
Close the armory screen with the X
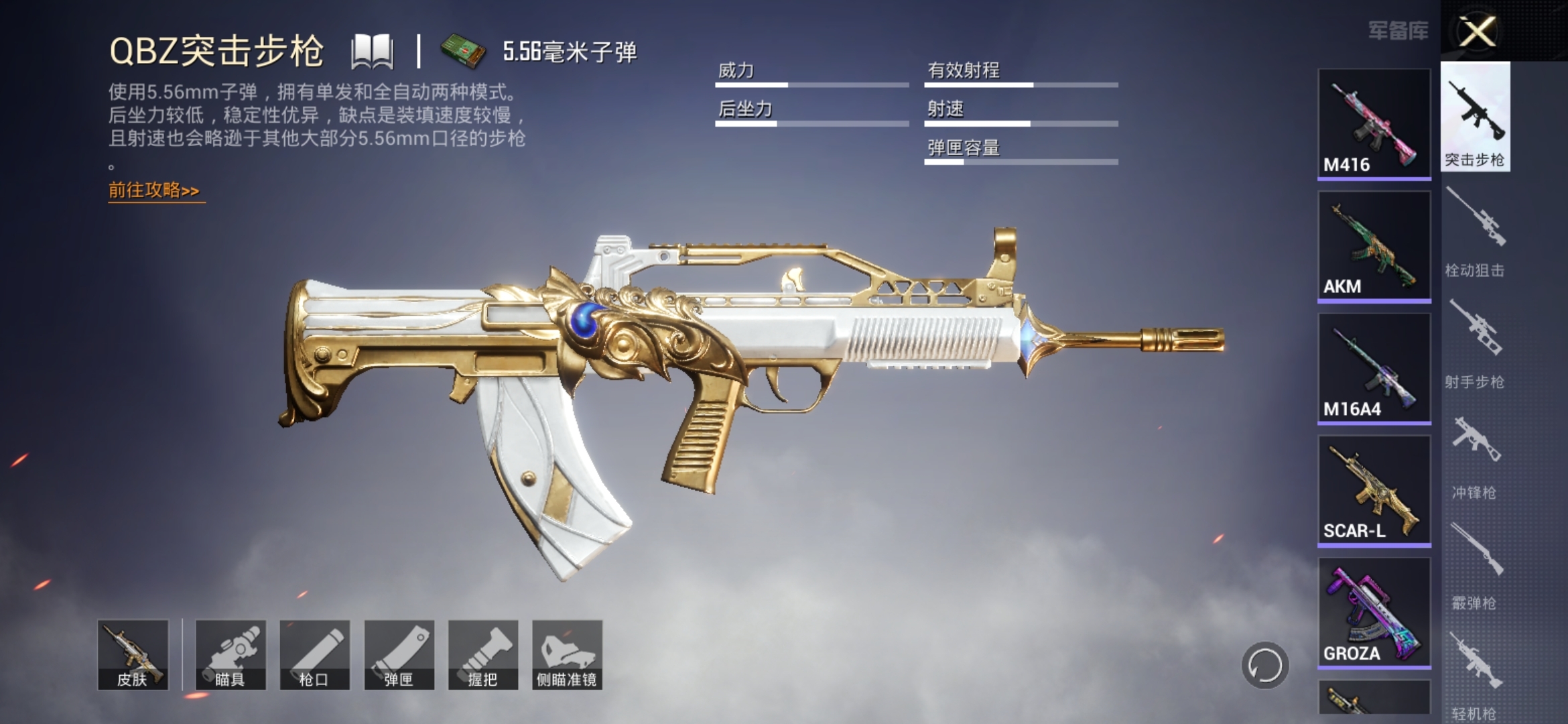point(1477,32)
